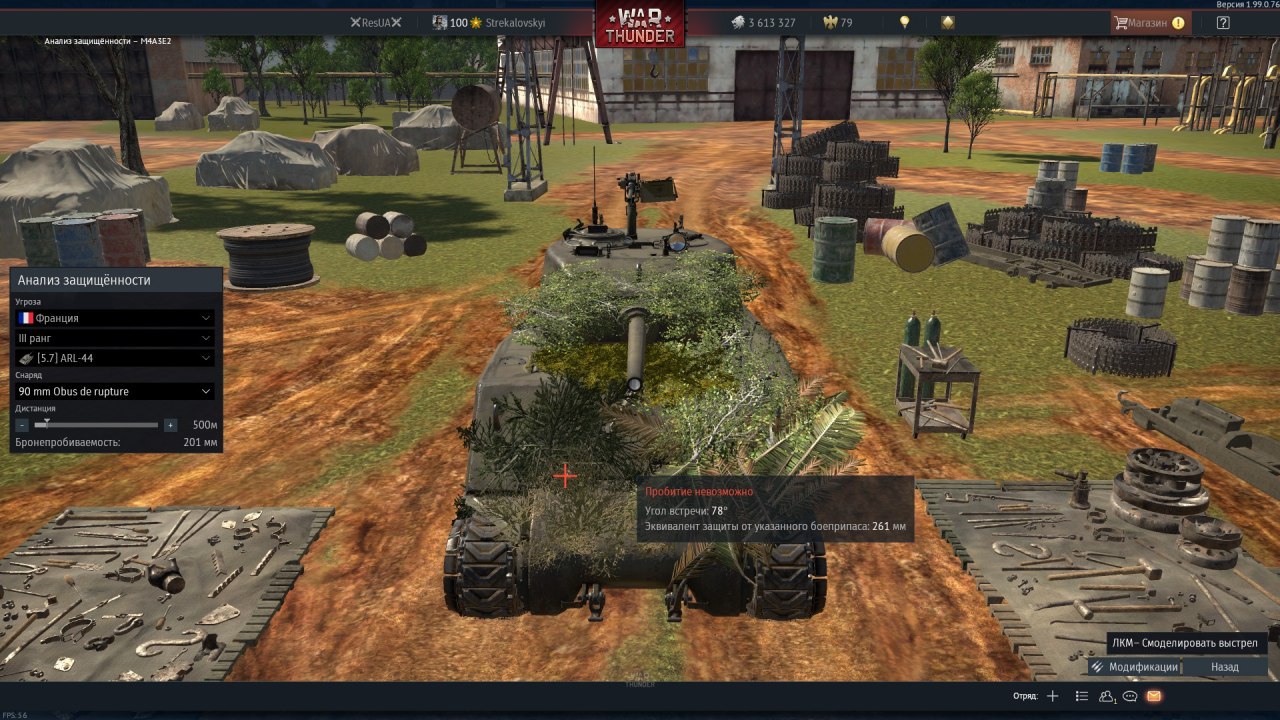The image size is (1280, 720).
Task: Increase distance with the plus button
Action: (x=170, y=425)
